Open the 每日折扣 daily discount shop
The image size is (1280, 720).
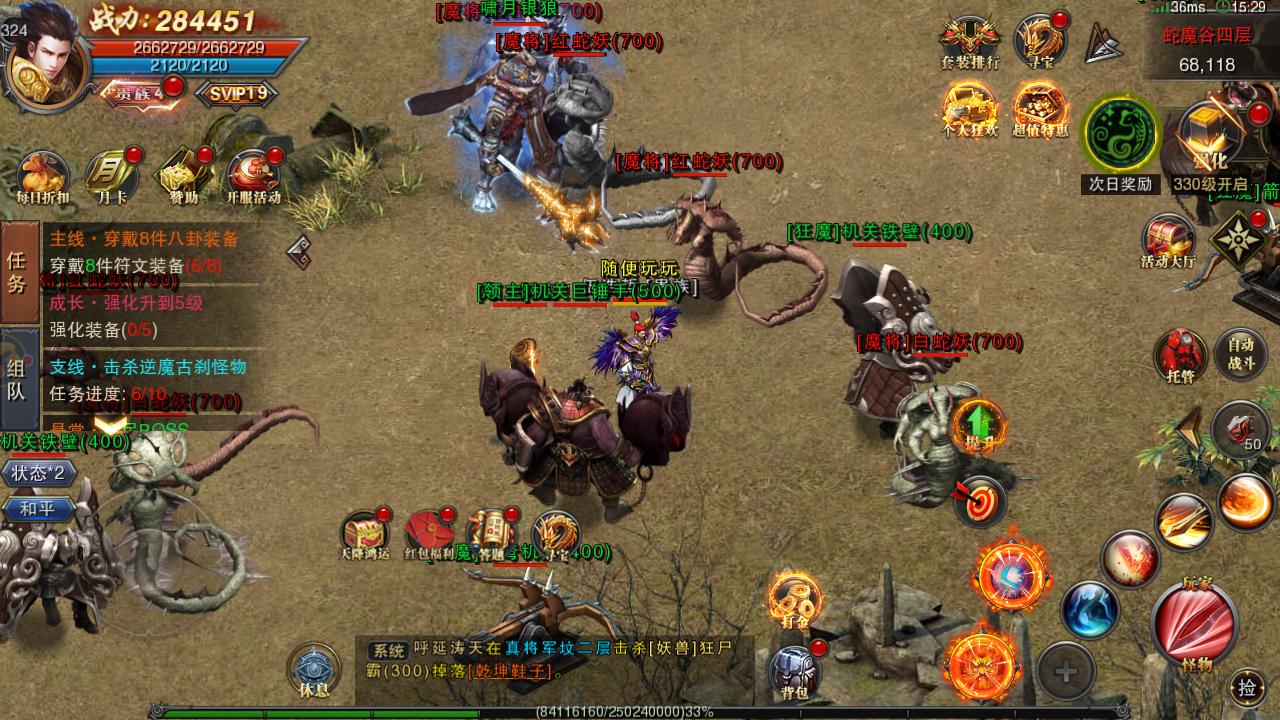(42, 177)
